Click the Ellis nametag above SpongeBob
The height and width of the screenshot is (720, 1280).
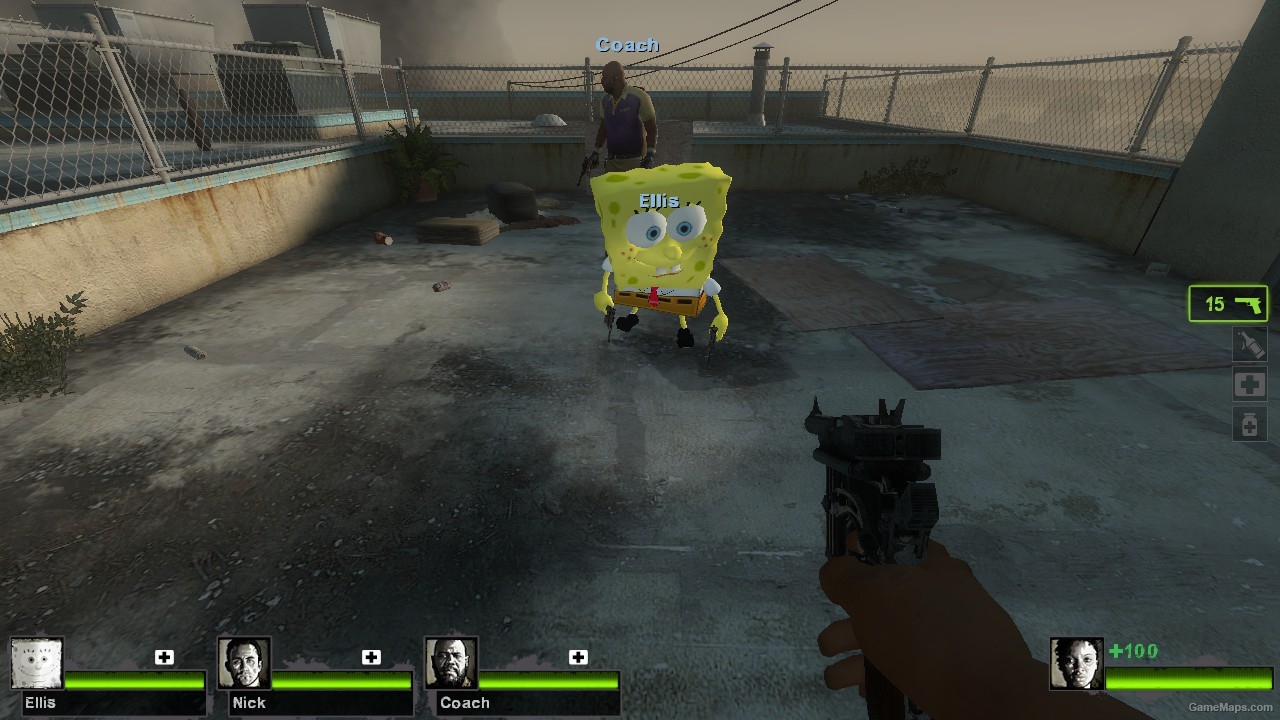click(658, 199)
